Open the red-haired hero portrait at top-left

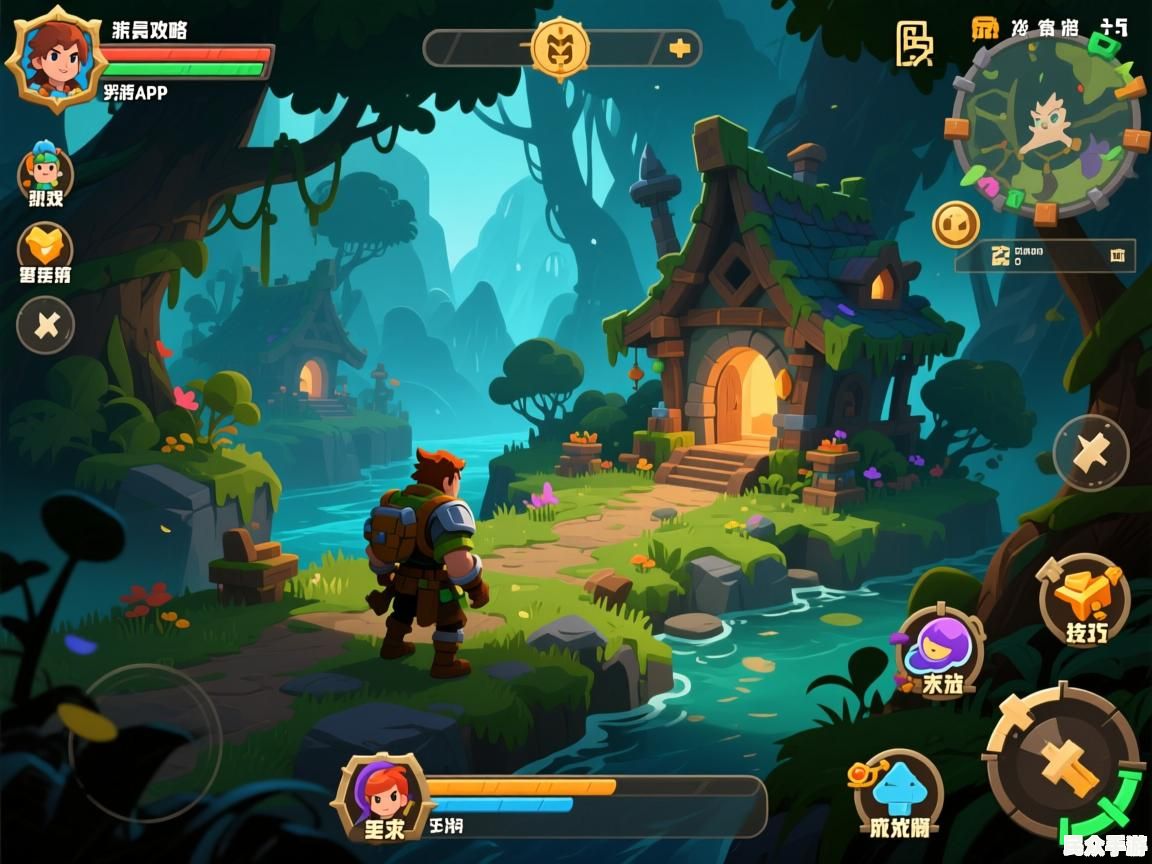click(x=56, y=58)
